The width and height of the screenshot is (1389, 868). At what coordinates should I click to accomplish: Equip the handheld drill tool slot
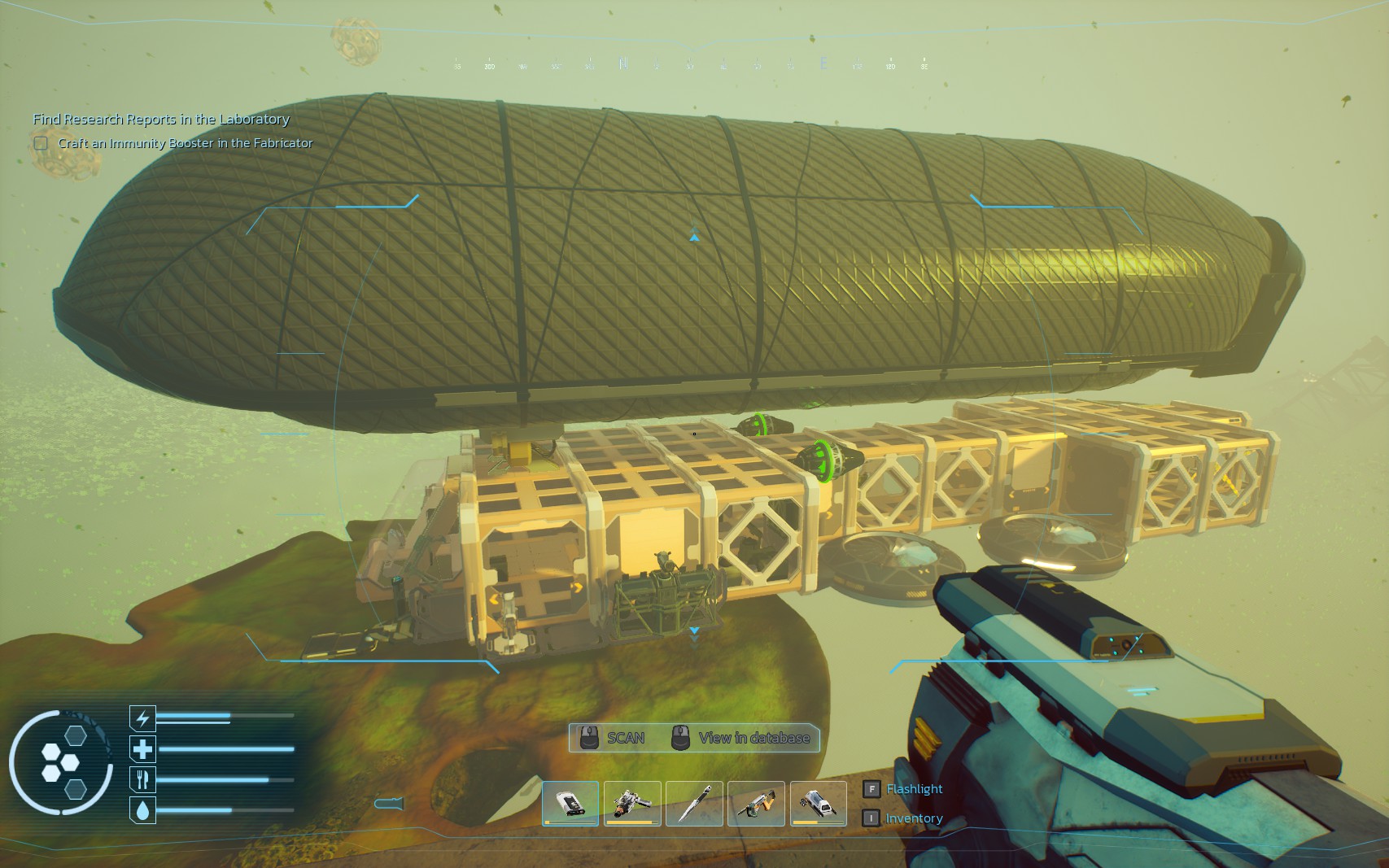tap(632, 804)
